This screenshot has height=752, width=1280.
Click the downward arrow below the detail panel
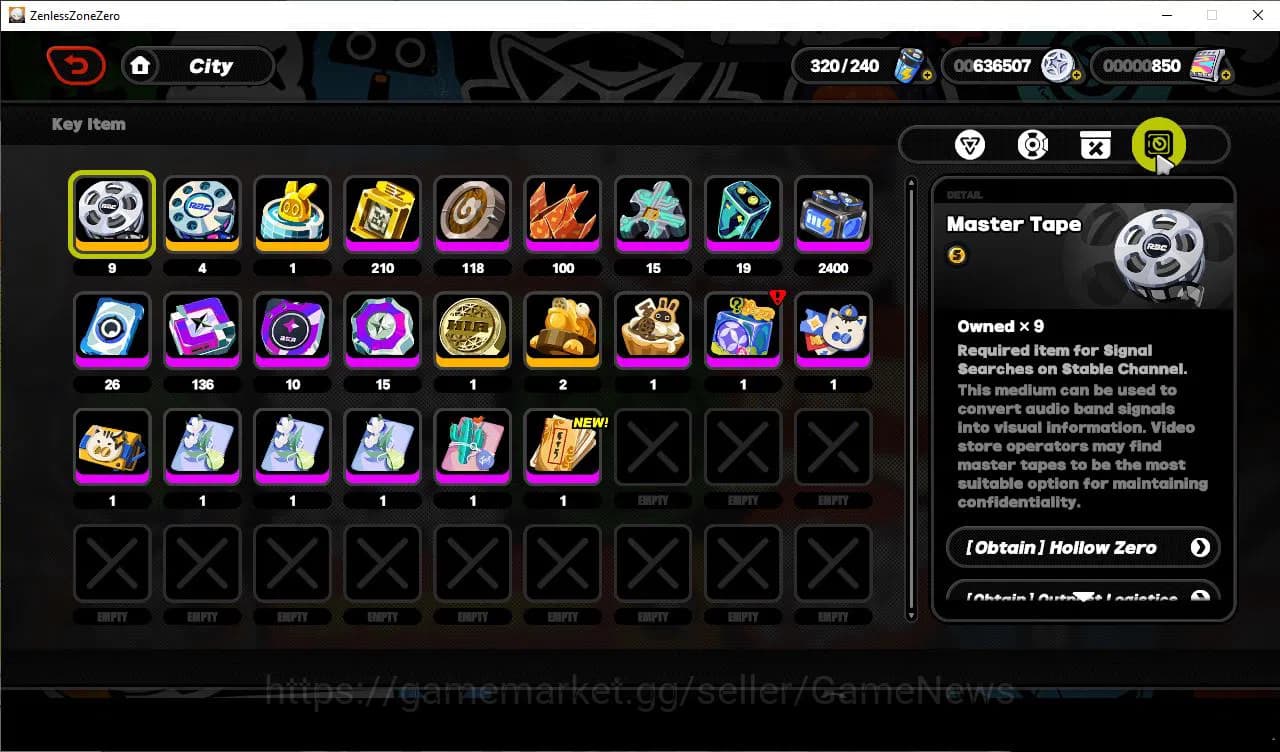pyautogui.click(x=1083, y=596)
